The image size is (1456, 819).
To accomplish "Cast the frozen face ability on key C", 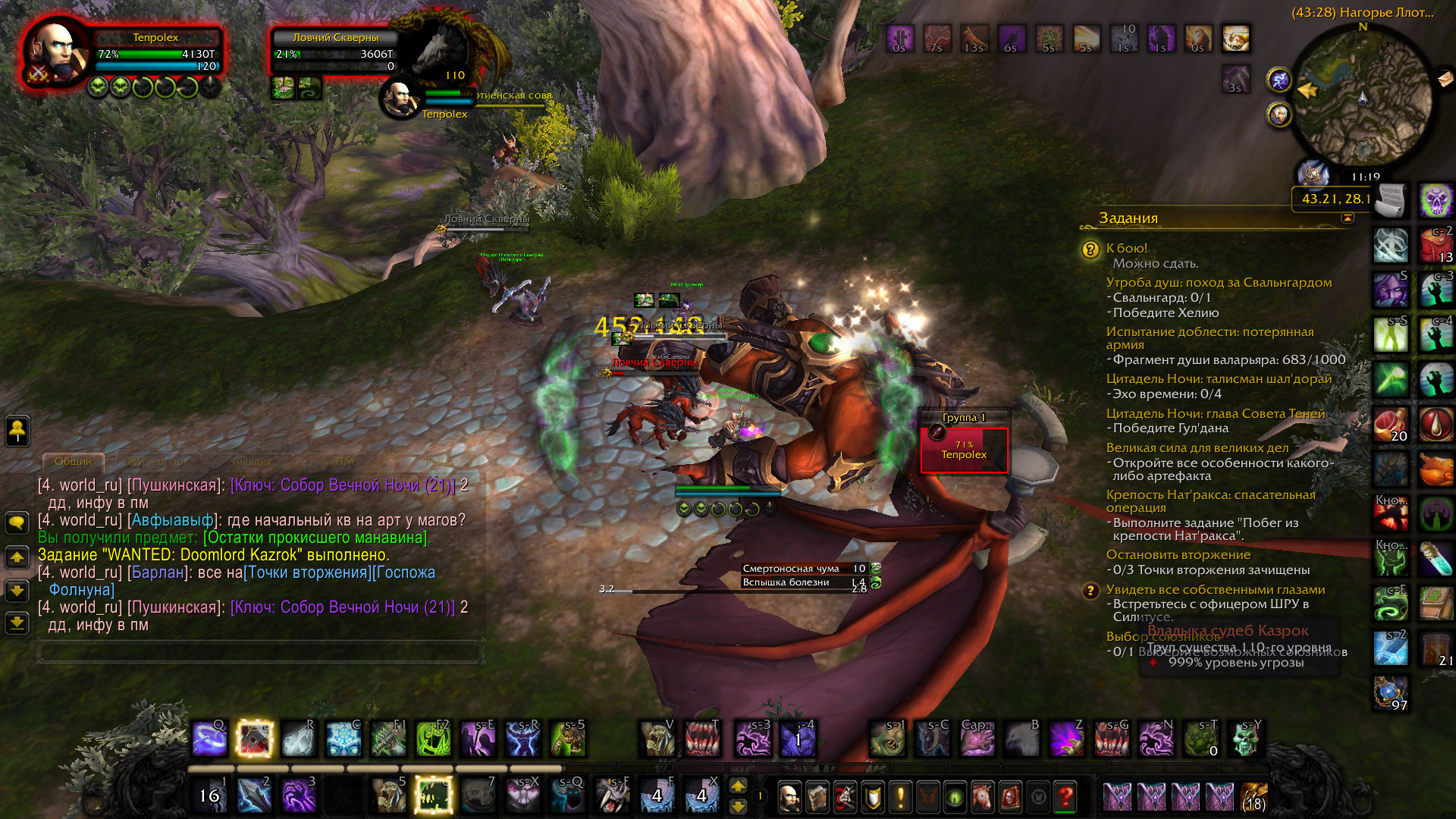I will 344,739.
